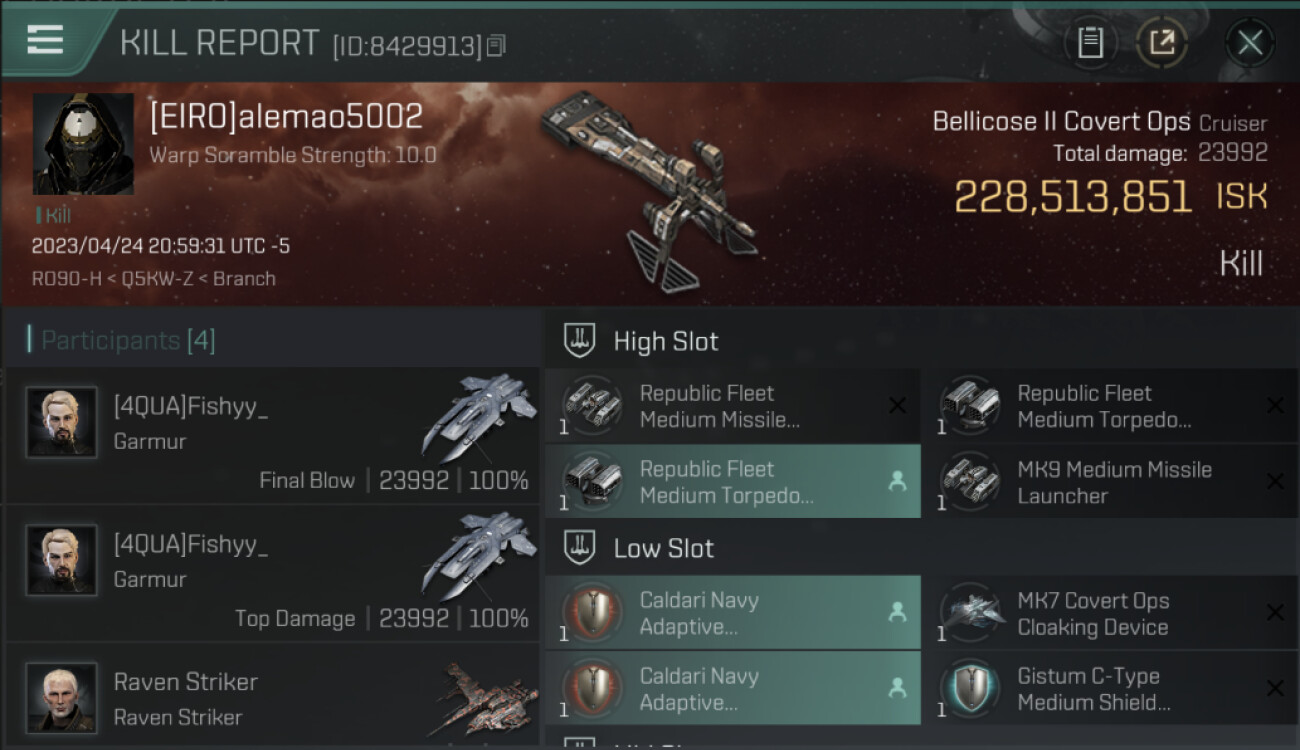Open the Raven Striker participant entry
The width and height of the screenshot is (1300, 750).
pyautogui.click(x=272, y=698)
